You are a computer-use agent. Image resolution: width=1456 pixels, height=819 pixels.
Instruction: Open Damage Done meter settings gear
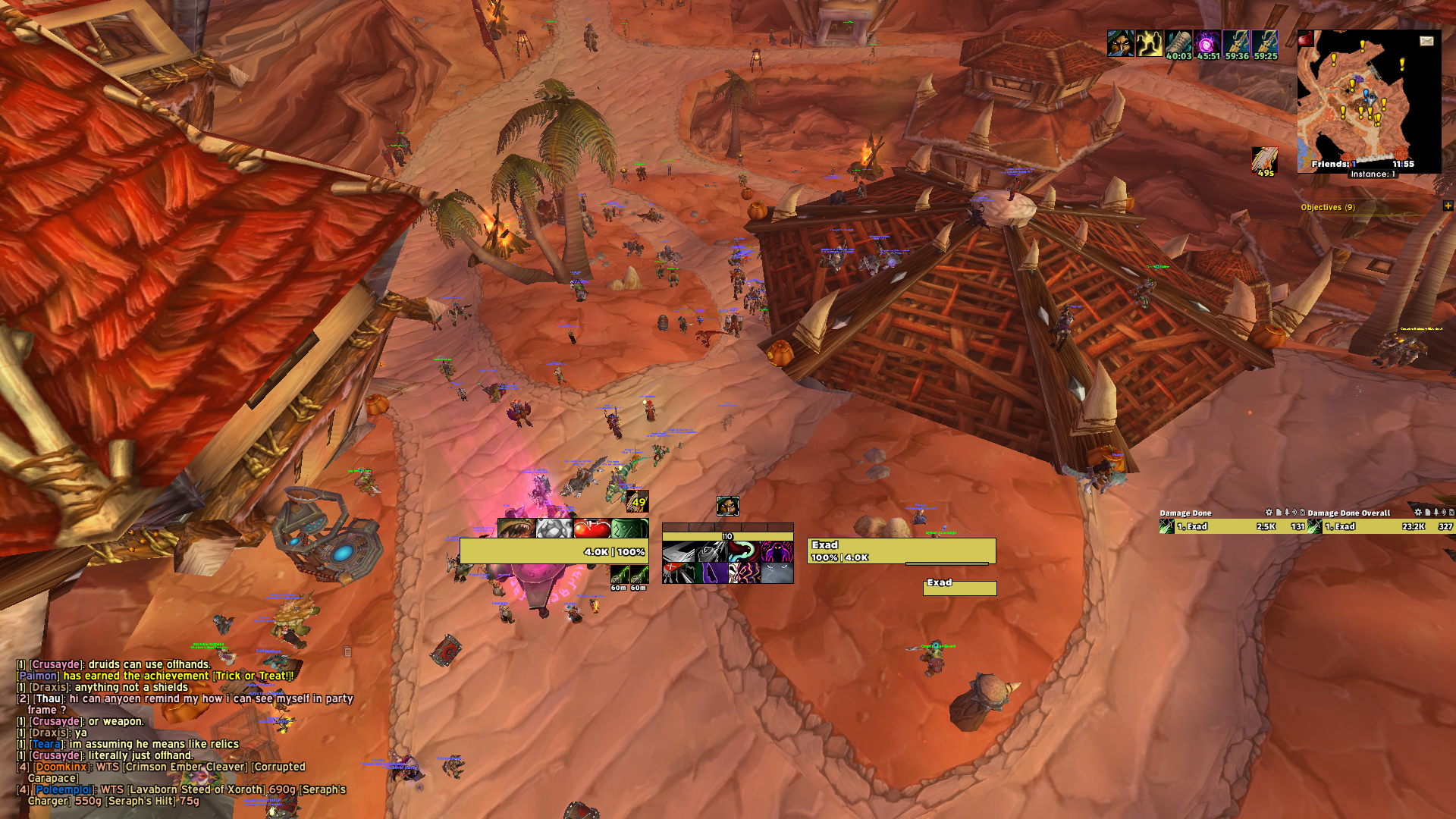click(x=1269, y=513)
